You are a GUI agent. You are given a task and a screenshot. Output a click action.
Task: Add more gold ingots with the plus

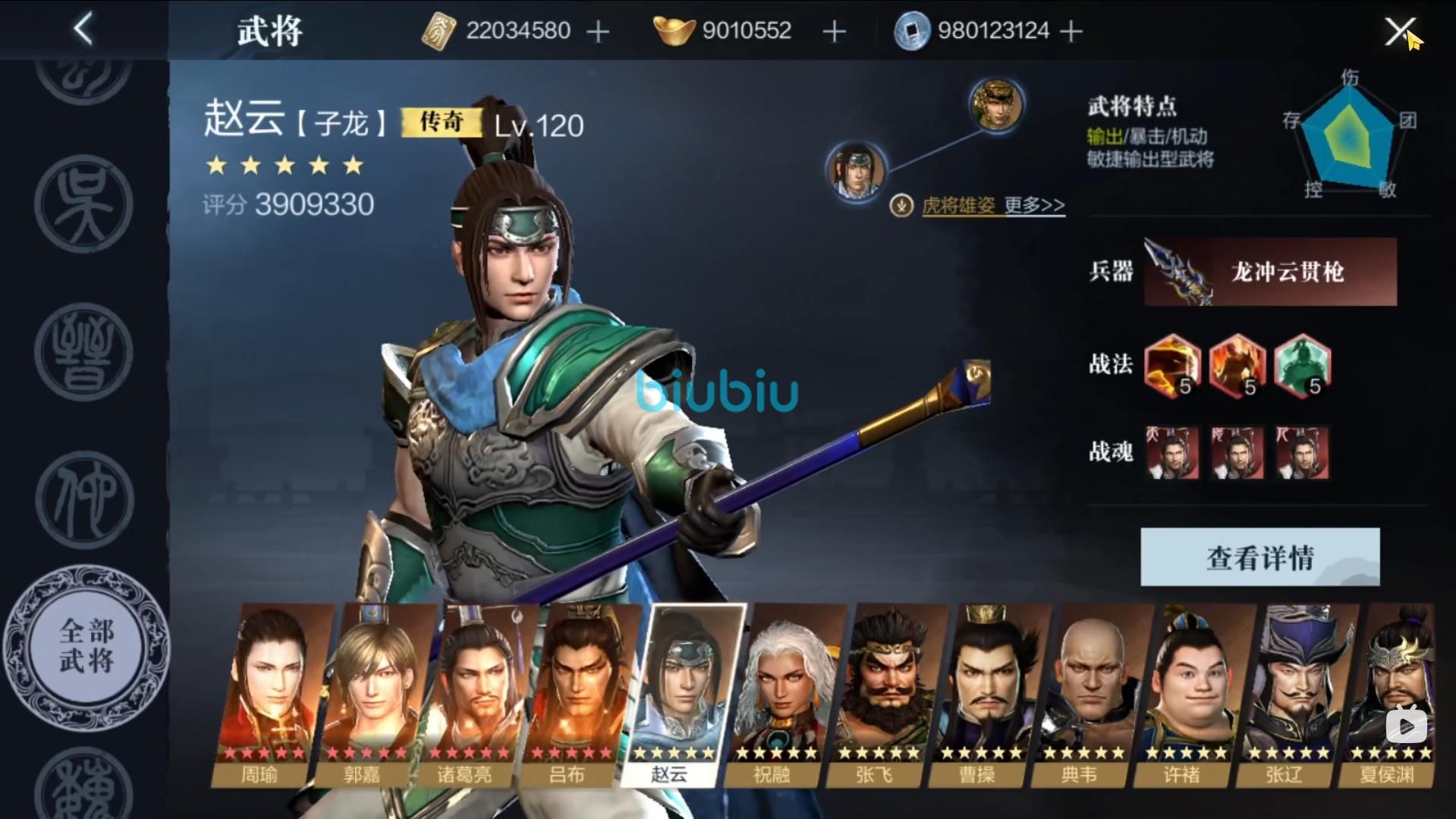coord(834,32)
